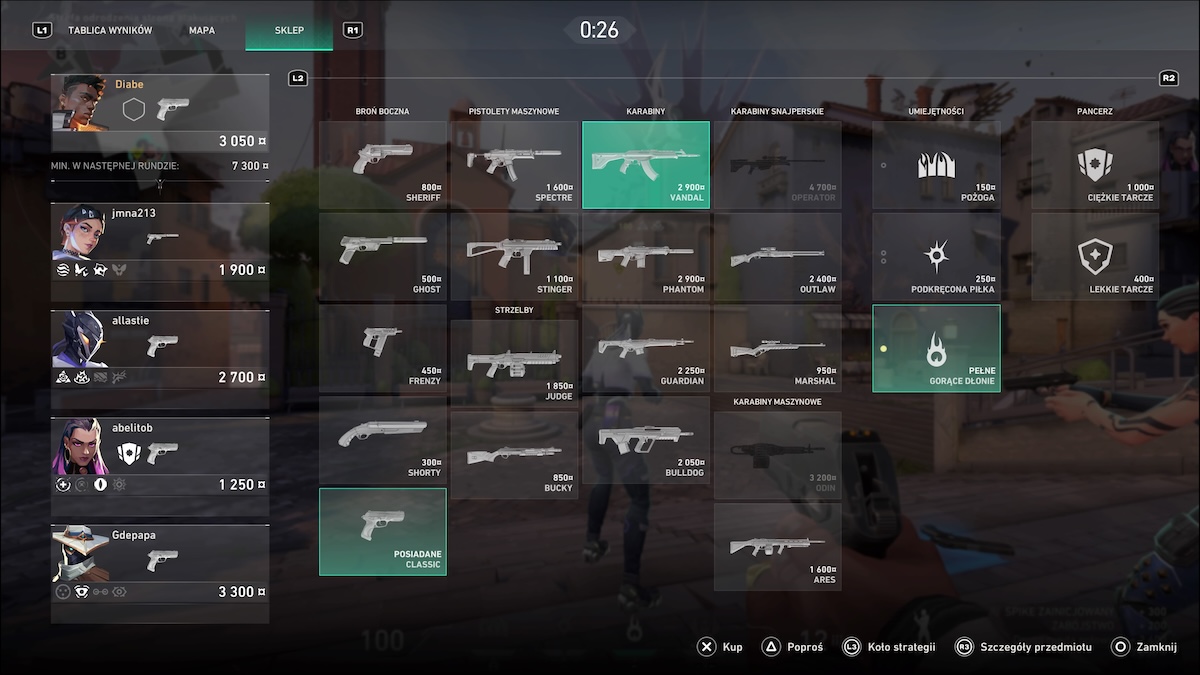The height and width of the screenshot is (675, 1200).
Task: Choose the Frenzy pistol tile
Action: click(x=383, y=348)
